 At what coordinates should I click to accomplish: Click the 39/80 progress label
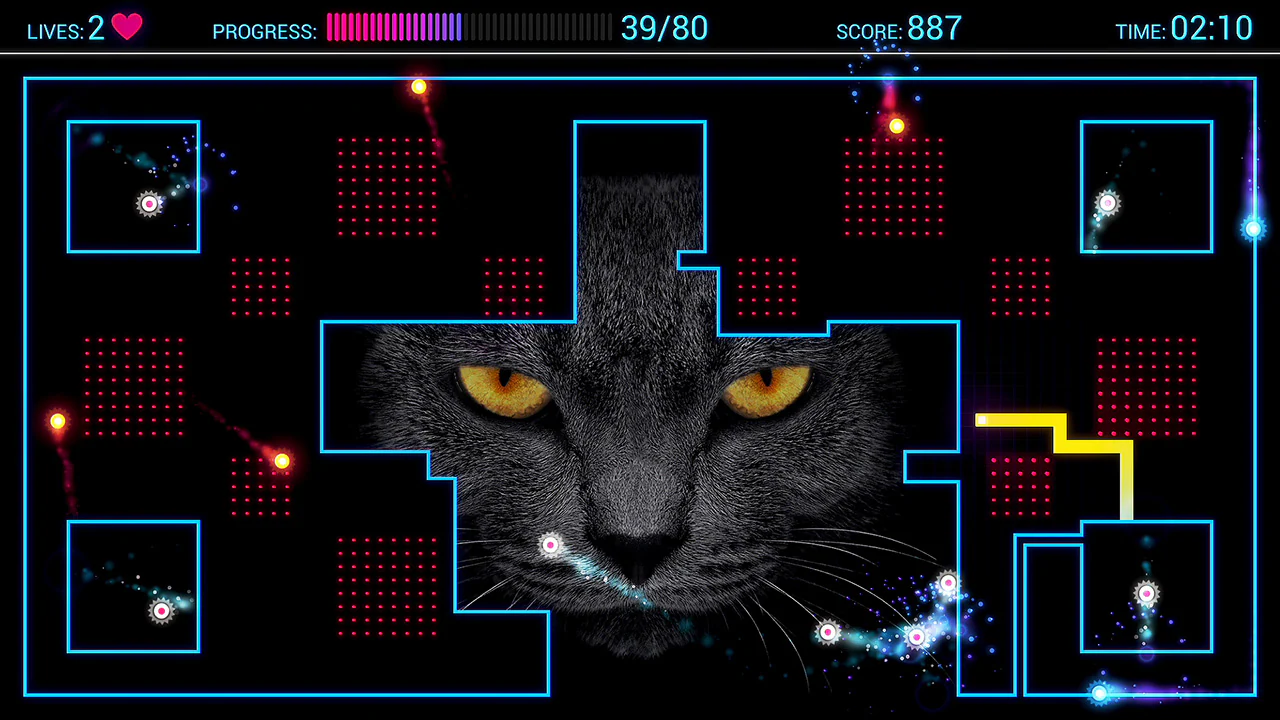(x=664, y=29)
